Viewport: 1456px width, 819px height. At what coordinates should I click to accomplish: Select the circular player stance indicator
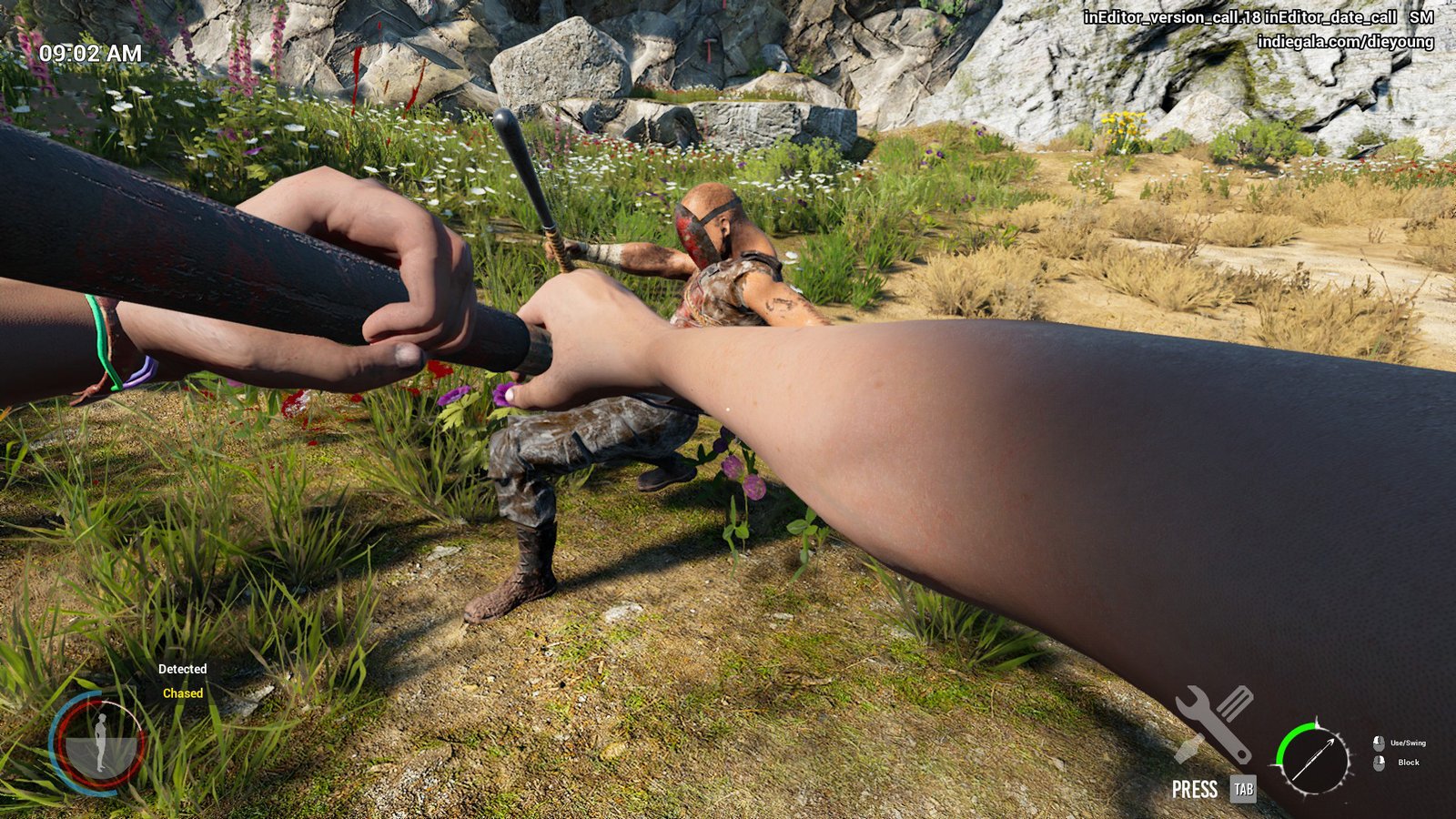(97, 743)
